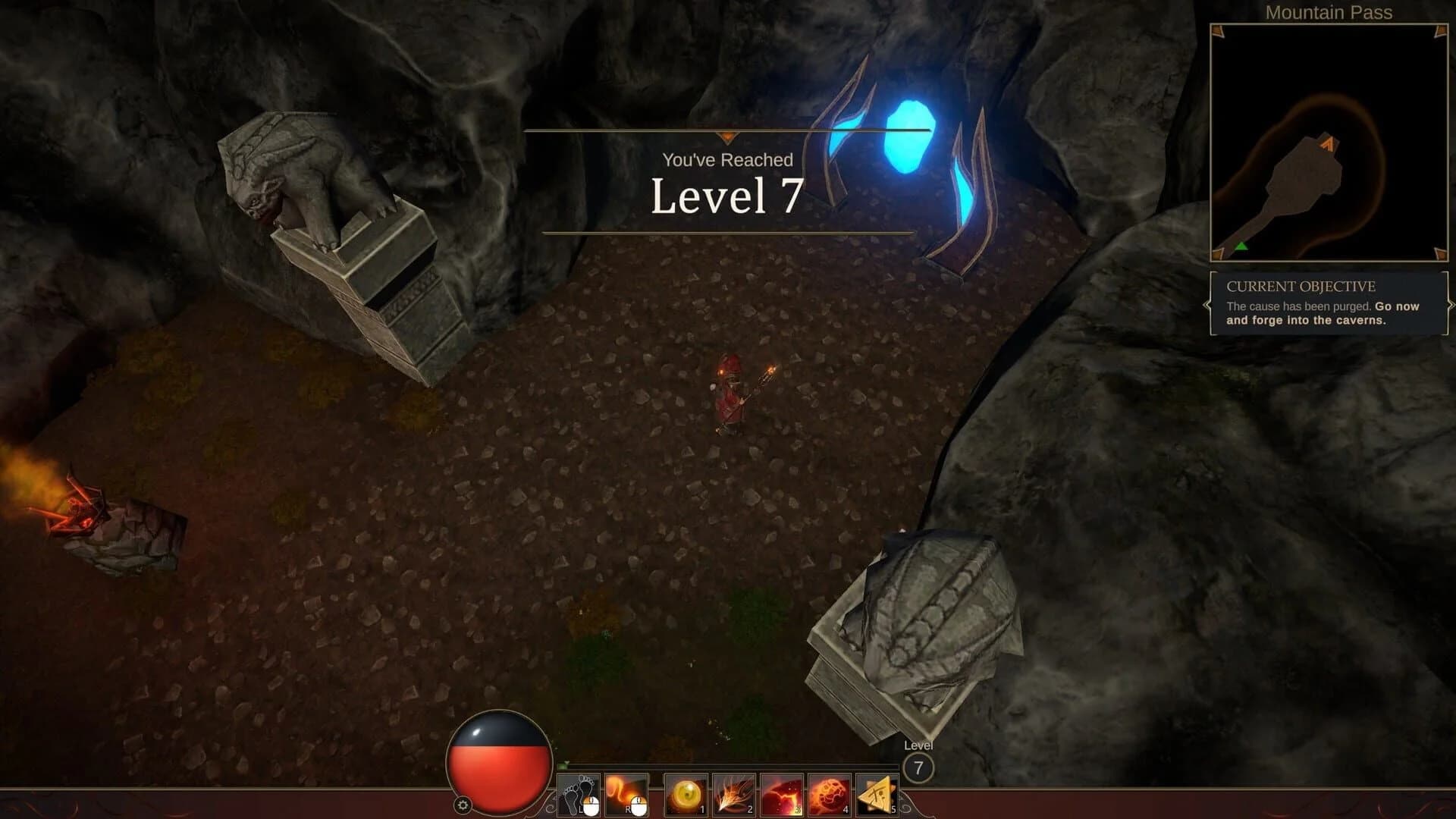This screenshot has height=819, width=1456.
Task: Select the footprints move command on the hotbar
Action: point(579,795)
